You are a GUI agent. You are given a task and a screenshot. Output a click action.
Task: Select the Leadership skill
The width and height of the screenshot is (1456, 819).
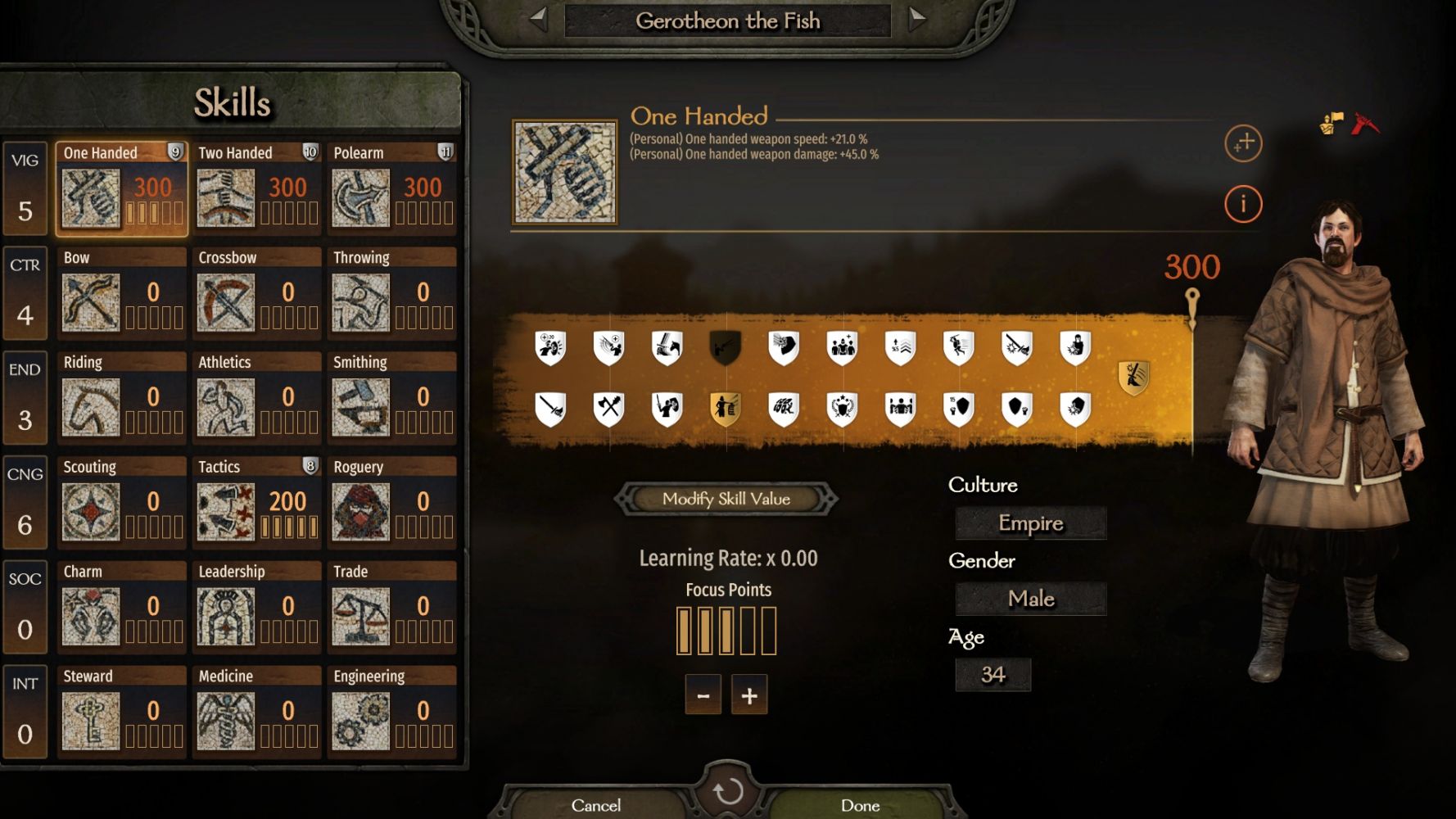pyautogui.click(x=256, y=609)
